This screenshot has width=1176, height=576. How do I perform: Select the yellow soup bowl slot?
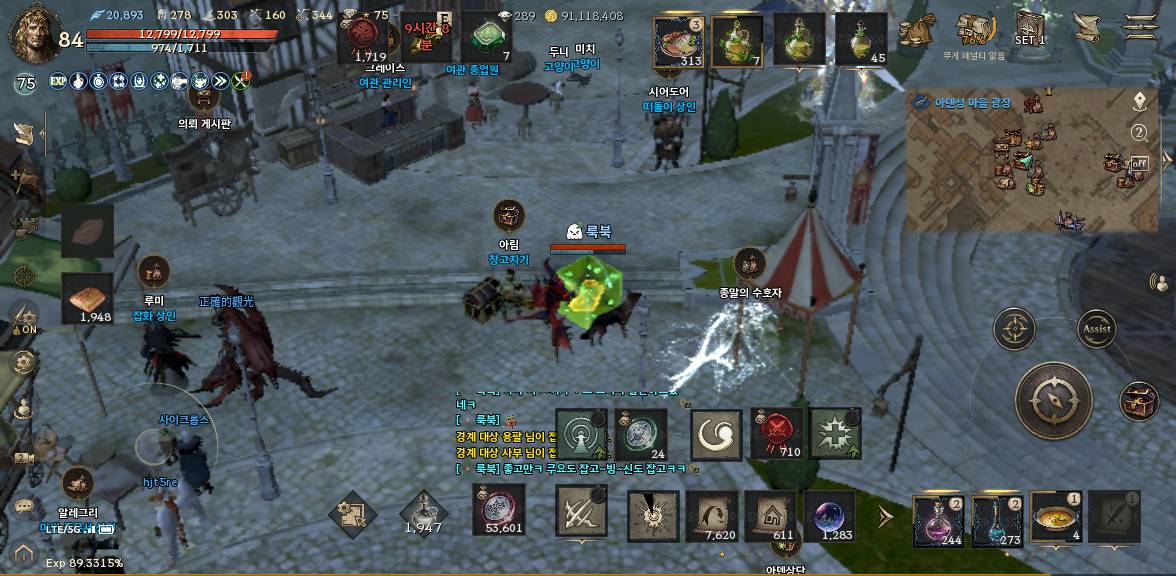[x=1055, y=516]
